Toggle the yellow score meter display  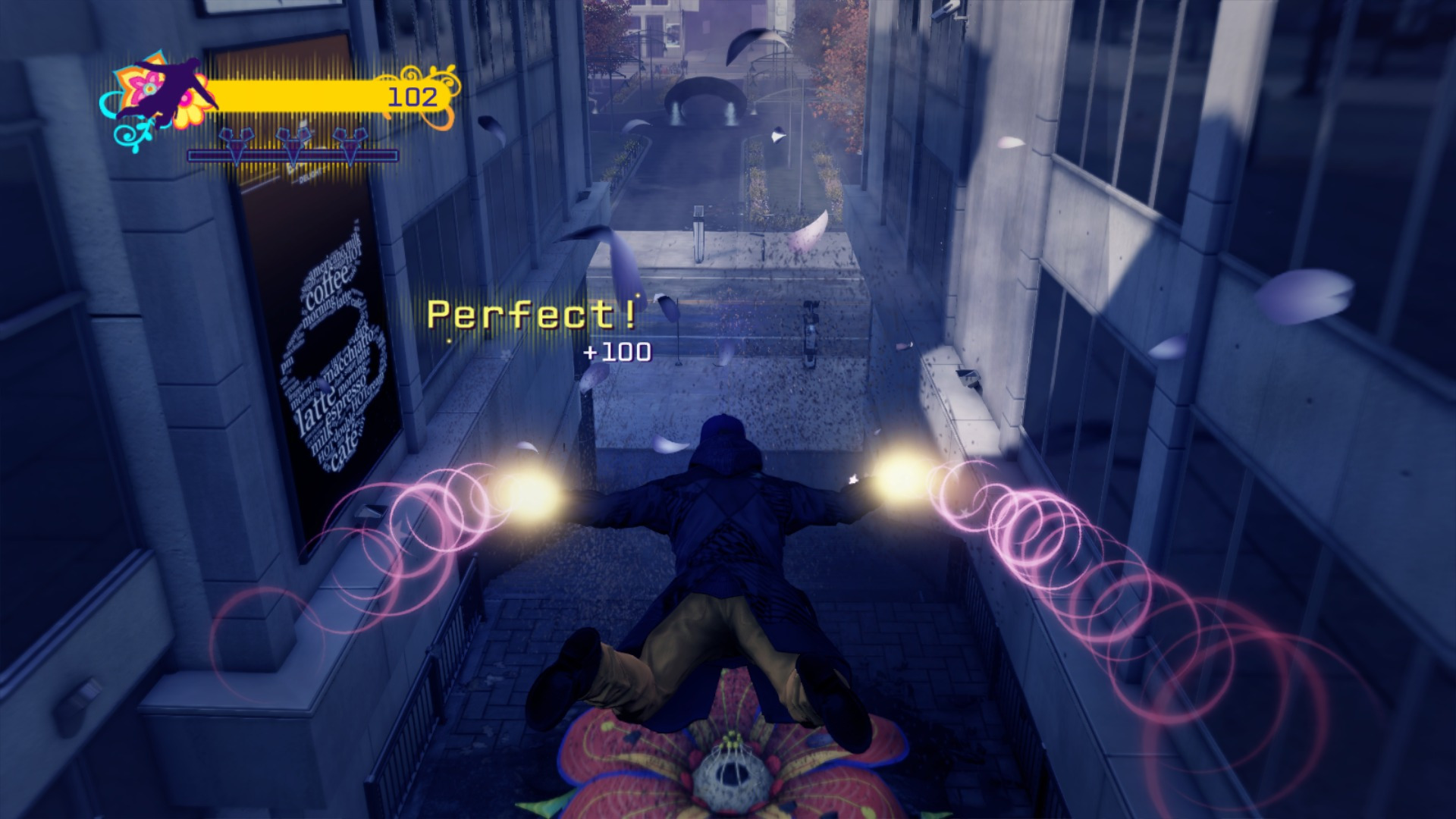point(318,96)
